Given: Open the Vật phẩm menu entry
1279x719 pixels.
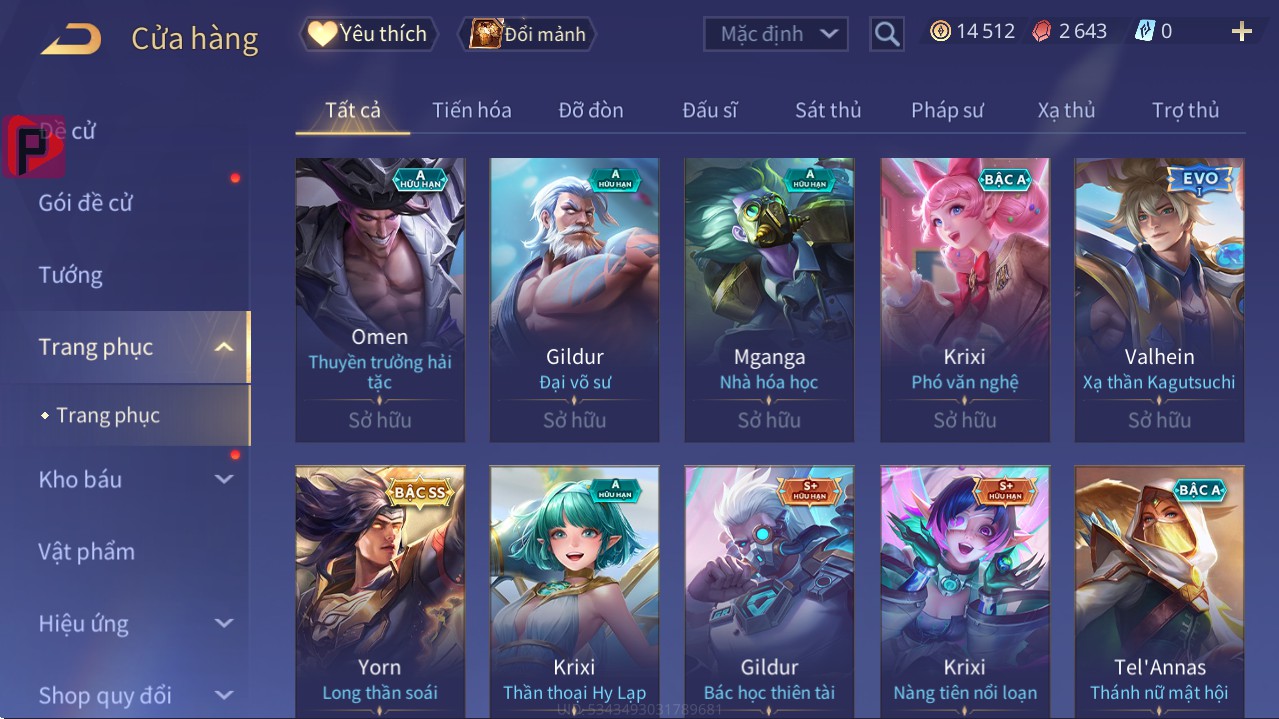Looking at the screenshot, I should [86, 551].
